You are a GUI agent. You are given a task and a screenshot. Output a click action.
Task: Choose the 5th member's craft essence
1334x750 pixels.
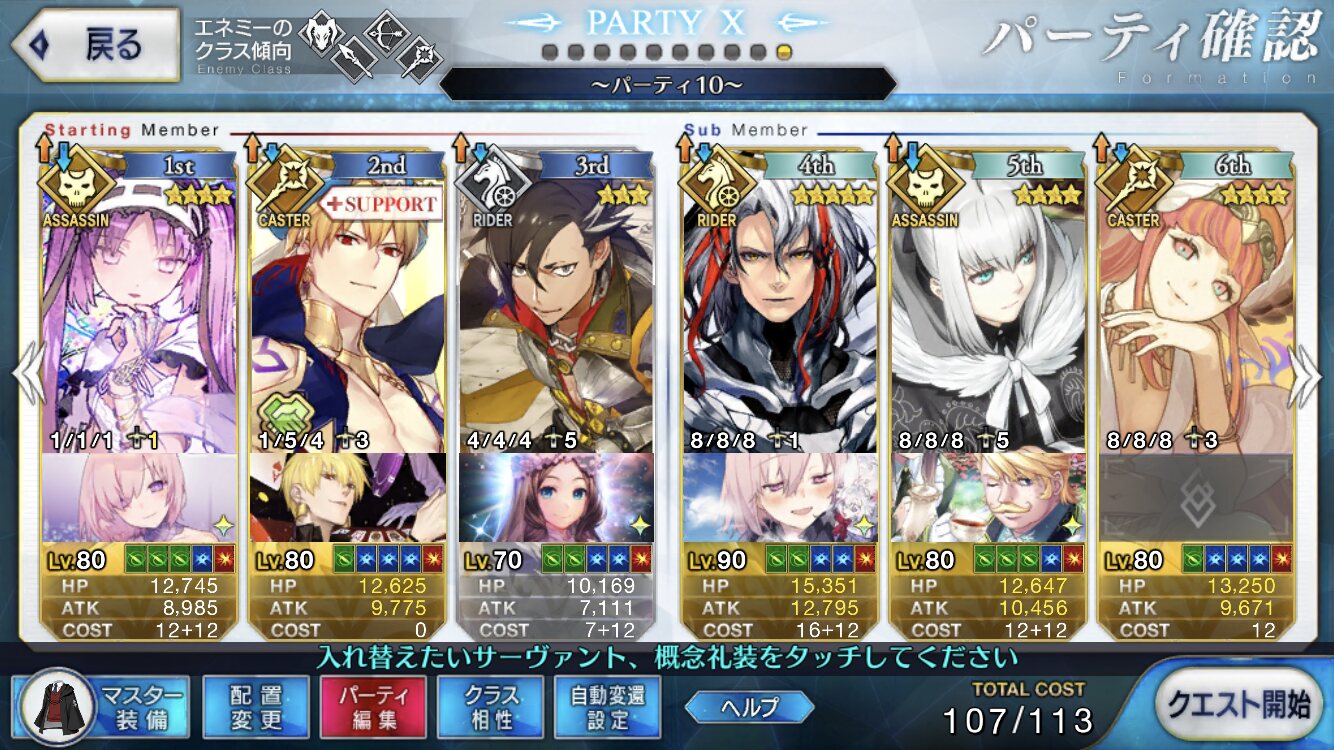click(988, 498)
